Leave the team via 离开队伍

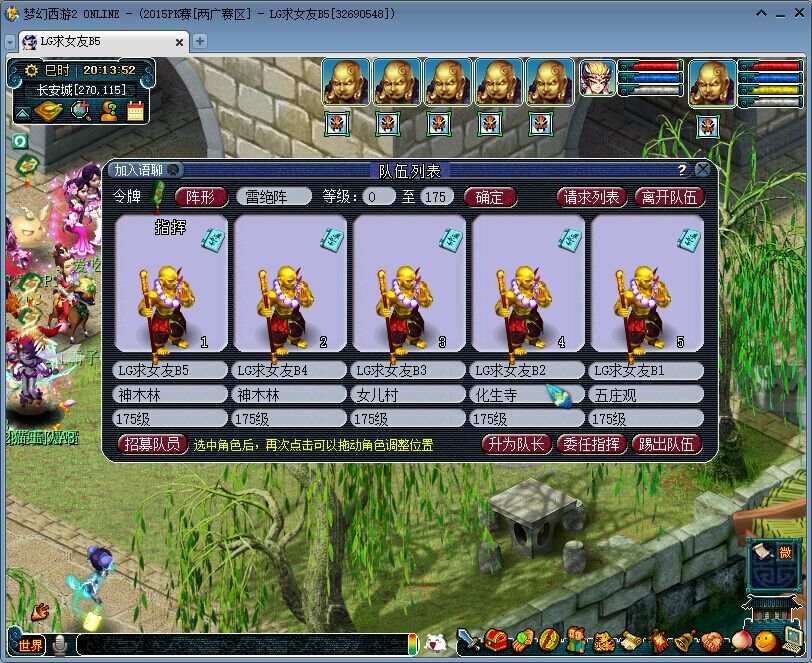pyautogui.click(x=670, y=197)
